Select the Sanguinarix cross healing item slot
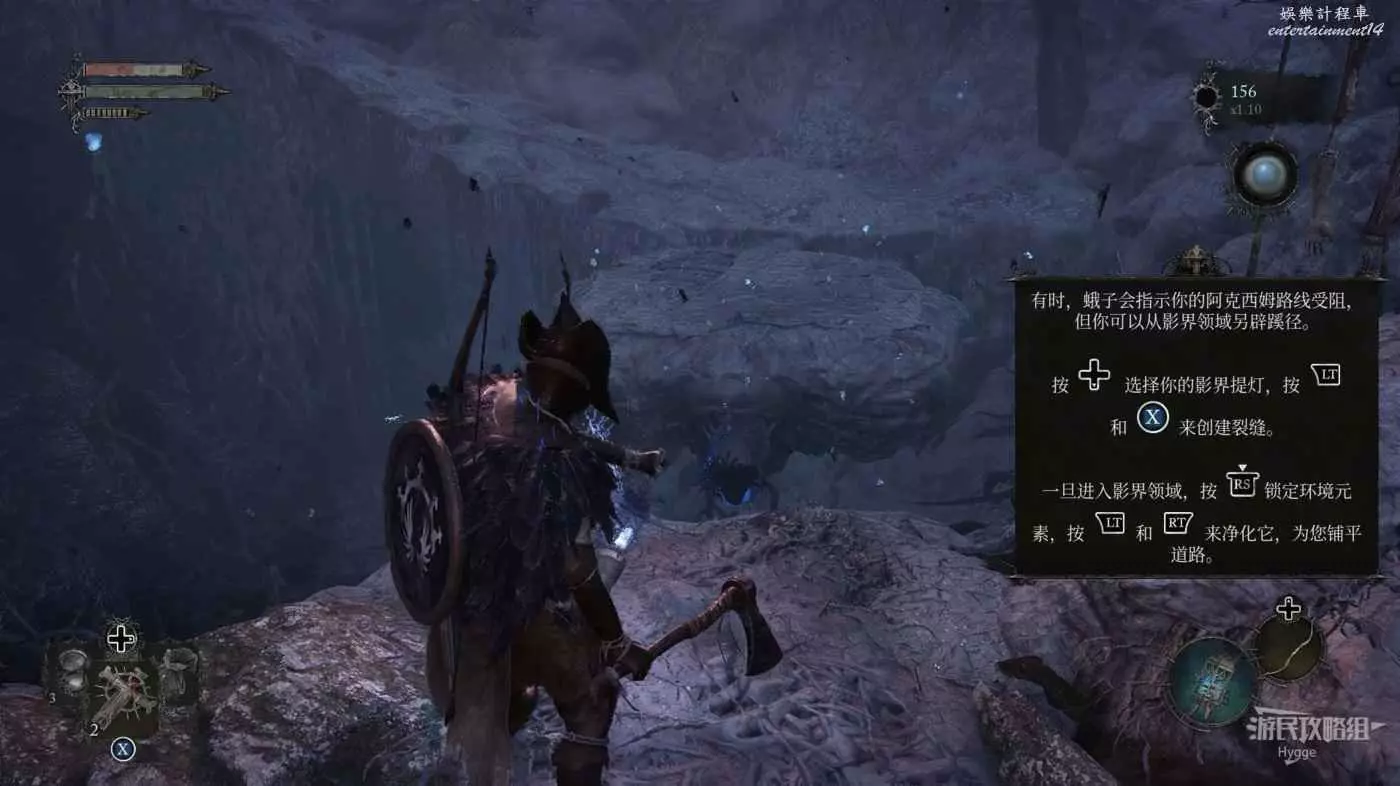The height and width of the screenshot is (786, 1400). [123, 690]
